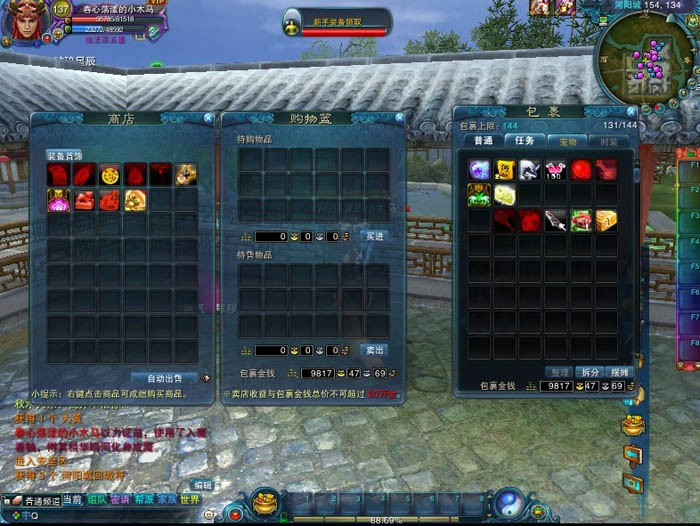Pick the purple lotus item in the shop
700x526 pixels.
(x=58, y=200)
